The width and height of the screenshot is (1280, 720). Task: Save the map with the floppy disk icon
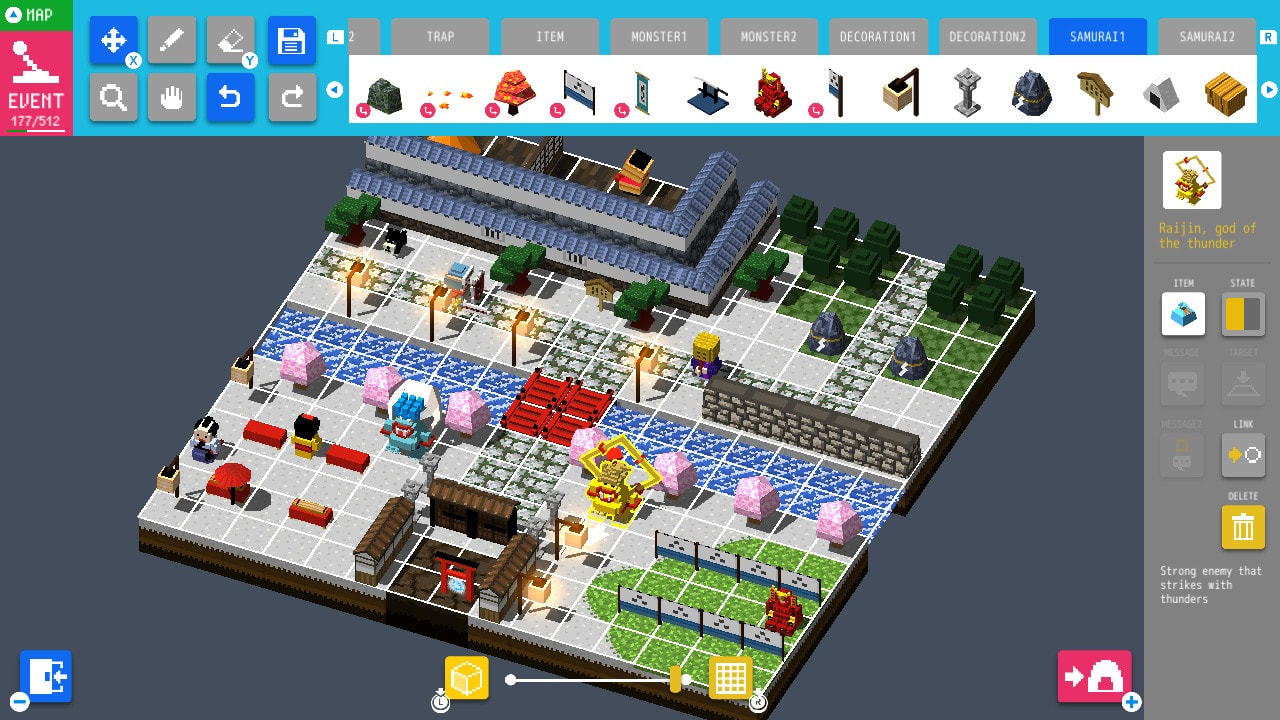(292, 40)
